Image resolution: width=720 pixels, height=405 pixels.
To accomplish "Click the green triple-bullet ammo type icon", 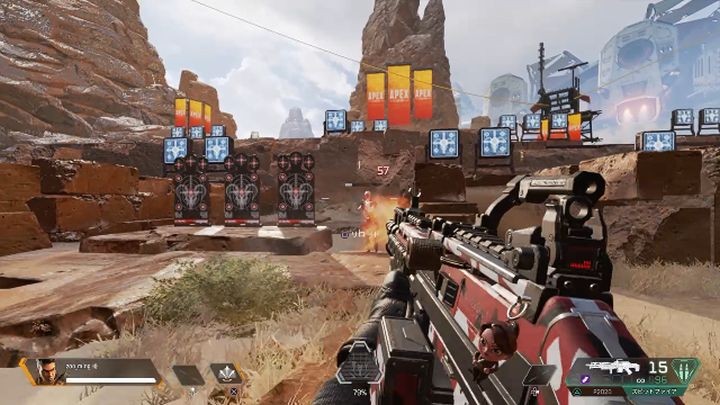I will click(684, 370).
